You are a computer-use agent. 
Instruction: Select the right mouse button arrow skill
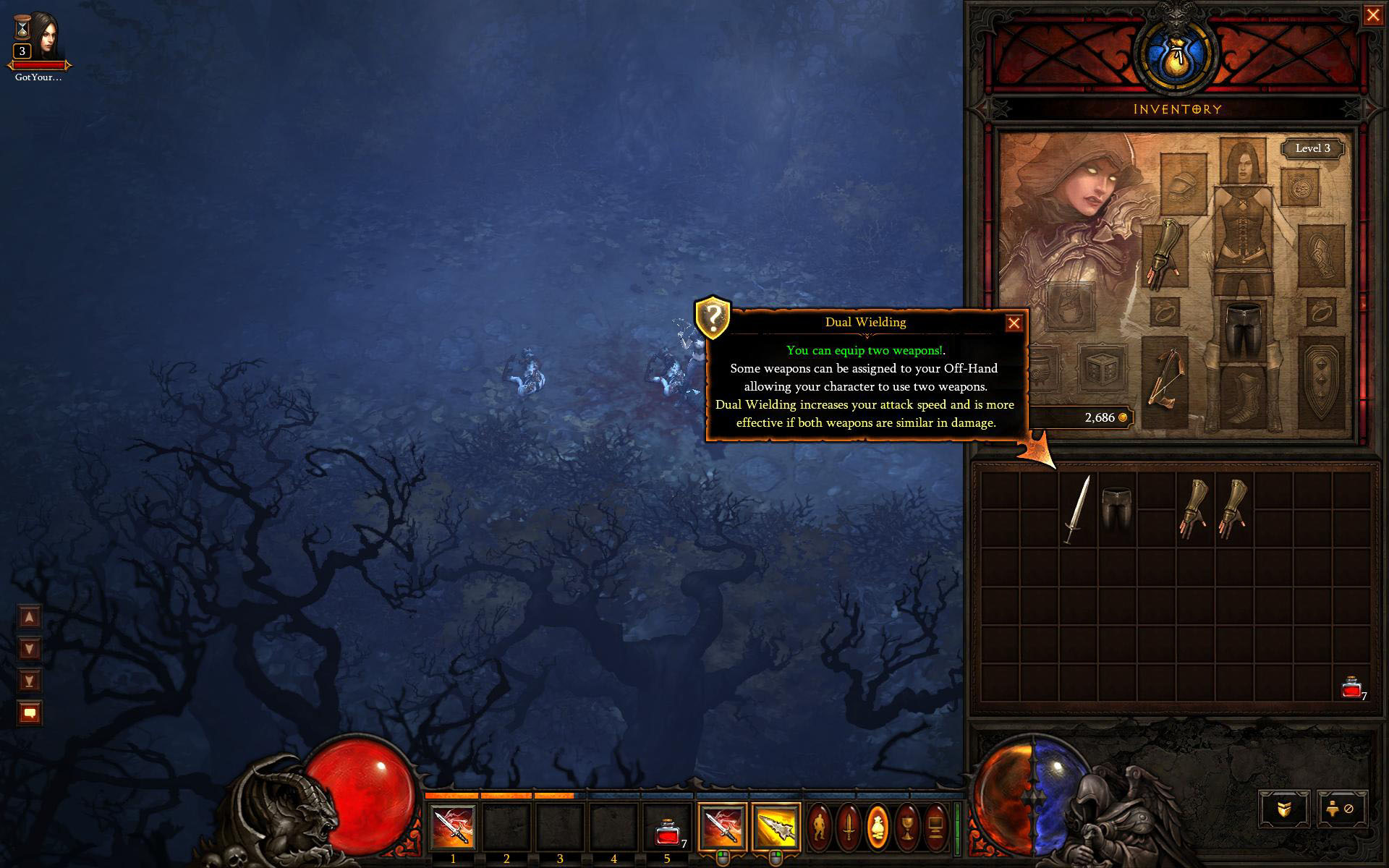(776, 827)
